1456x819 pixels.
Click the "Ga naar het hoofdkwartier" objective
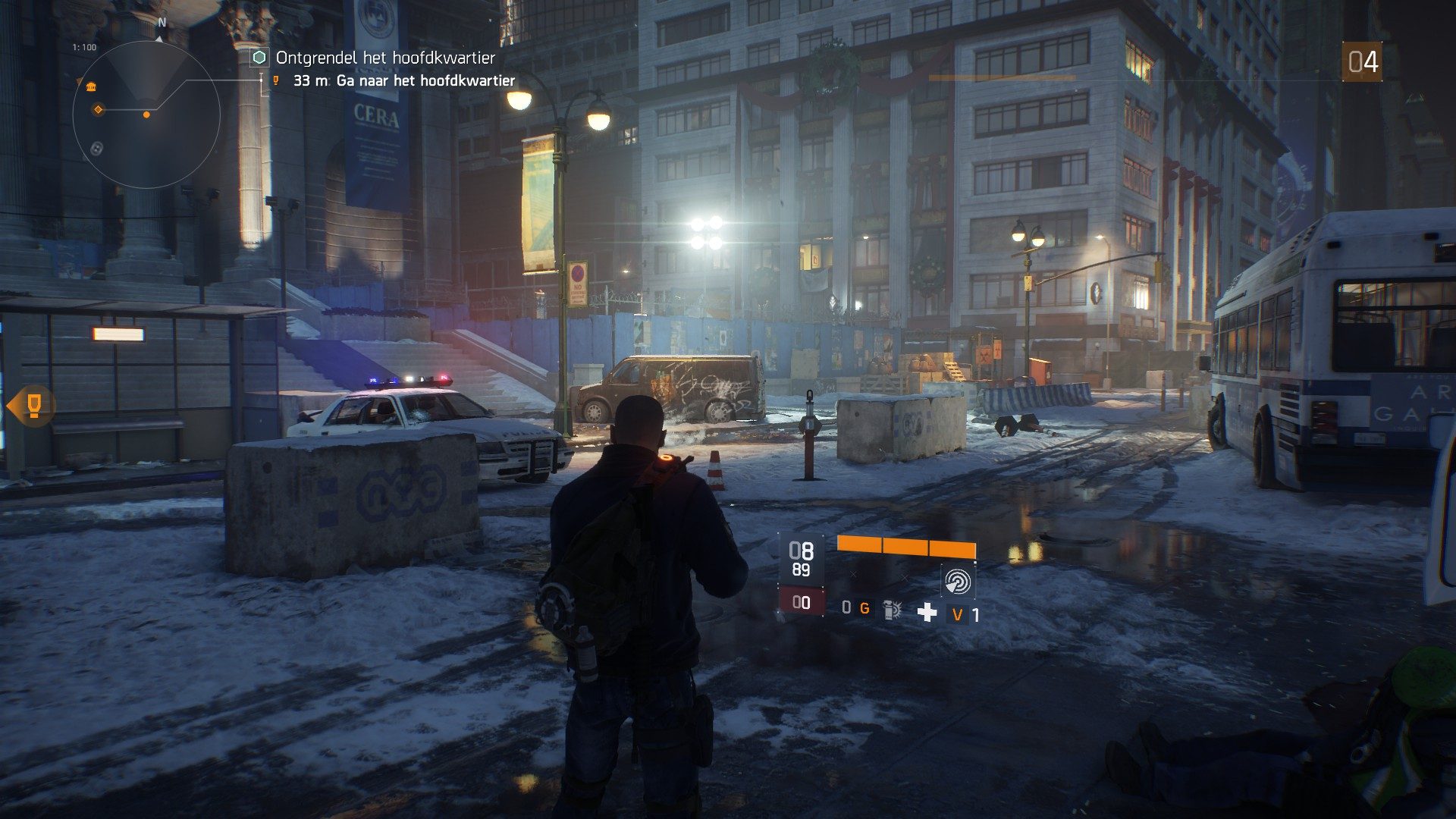(425, 80)
